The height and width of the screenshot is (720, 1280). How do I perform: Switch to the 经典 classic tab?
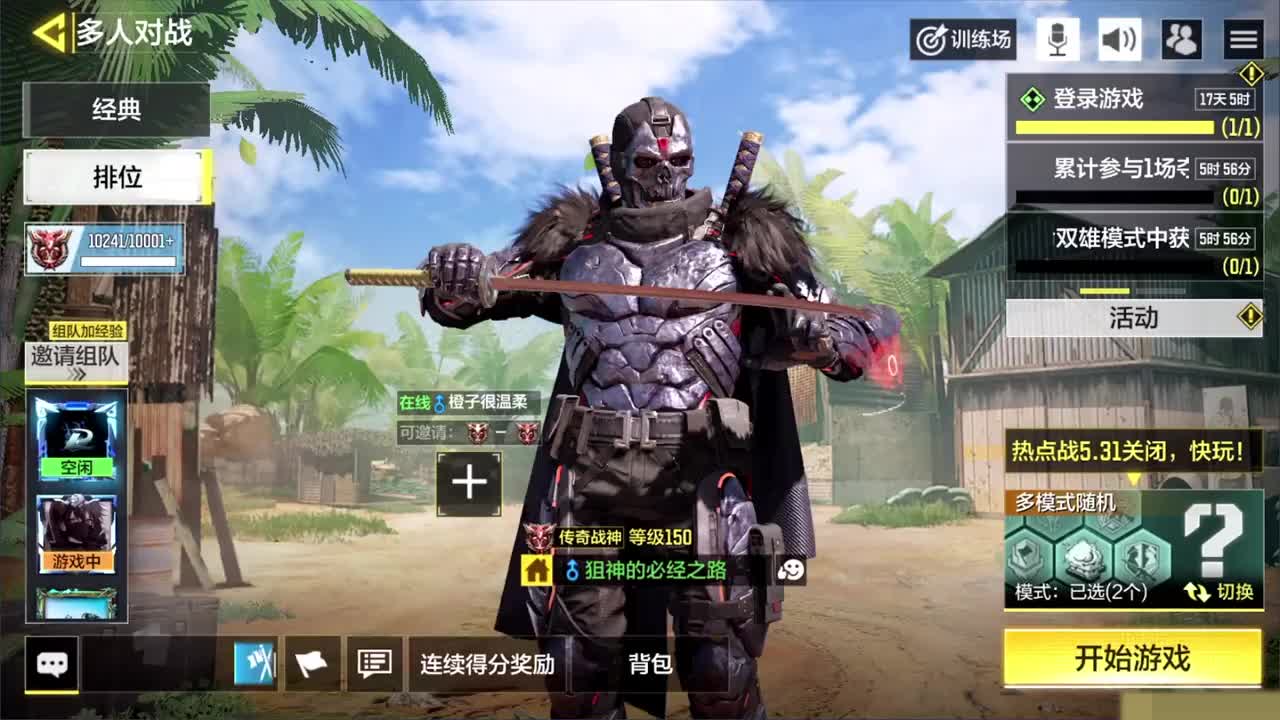pos(116,111)
